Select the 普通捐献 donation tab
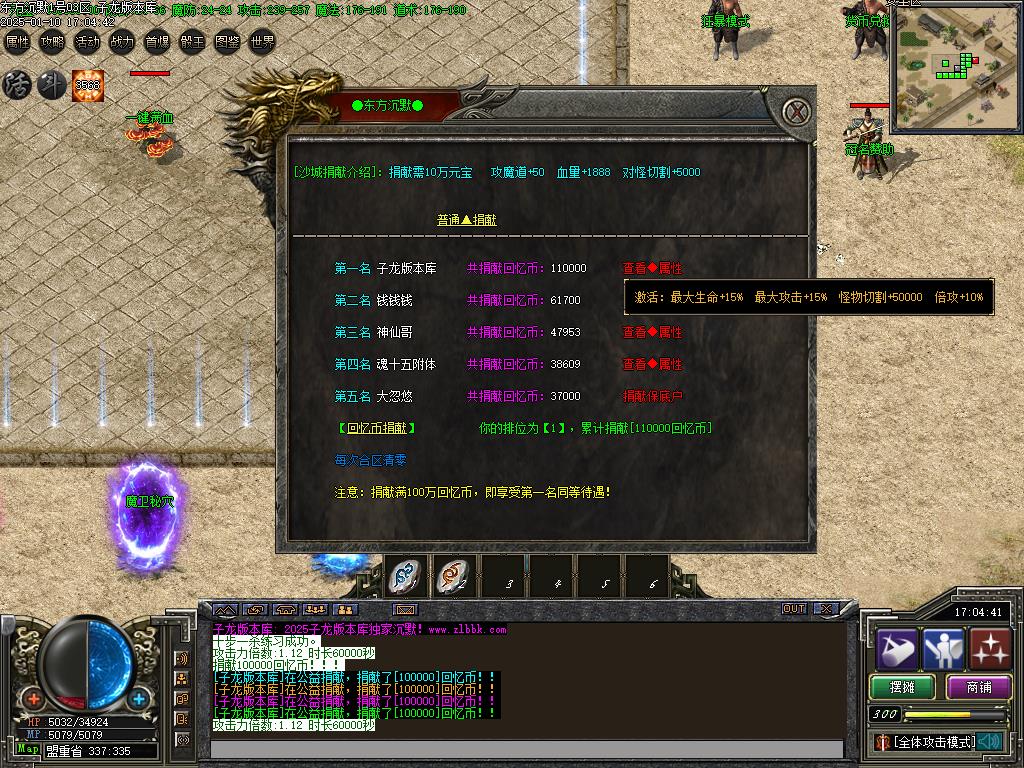 pyautogui.click(x=466, y=220)
